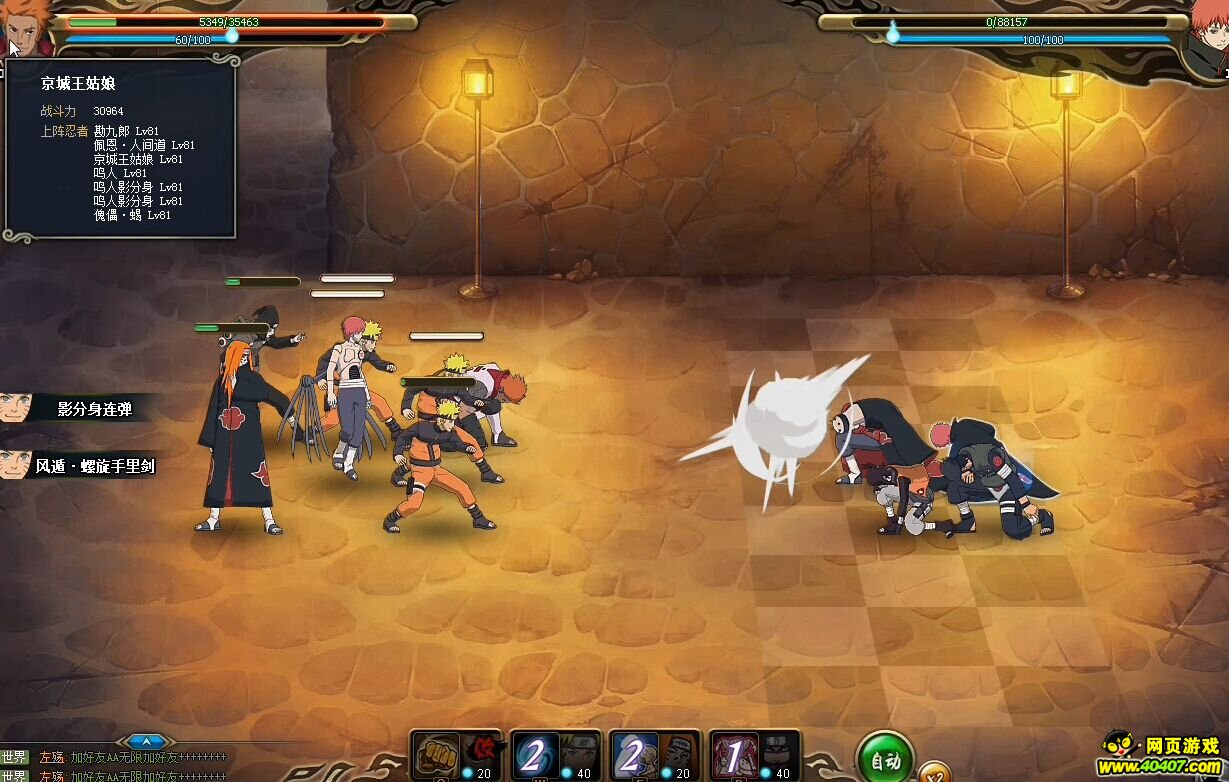Toggle the green 自动 auto-battle button
Image resolution: width=1229 pixels, height=782 pixels.
click(884, 760)
